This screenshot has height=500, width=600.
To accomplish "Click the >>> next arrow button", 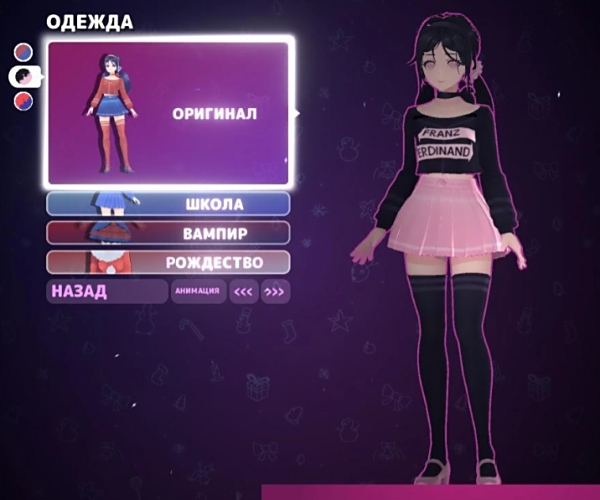I will [275, 292].
